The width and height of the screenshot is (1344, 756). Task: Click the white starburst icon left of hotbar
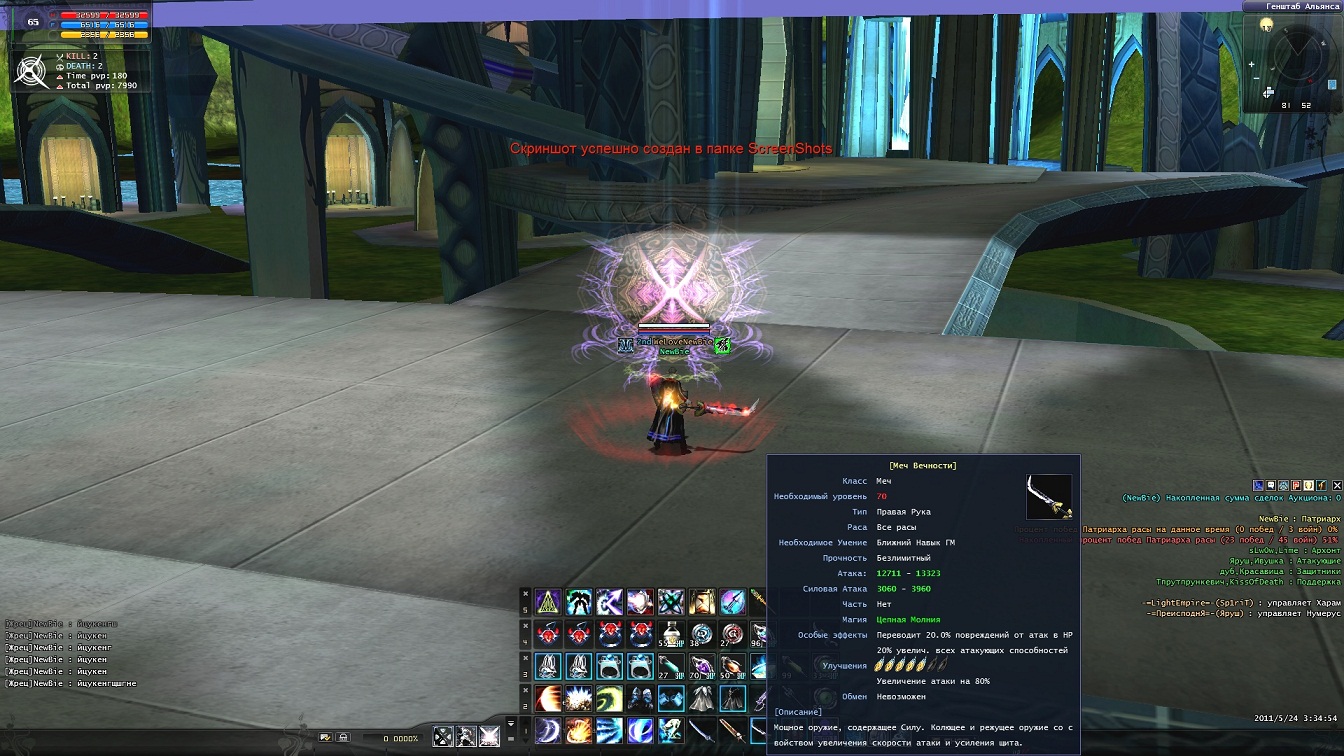click(x=489, y=737)
